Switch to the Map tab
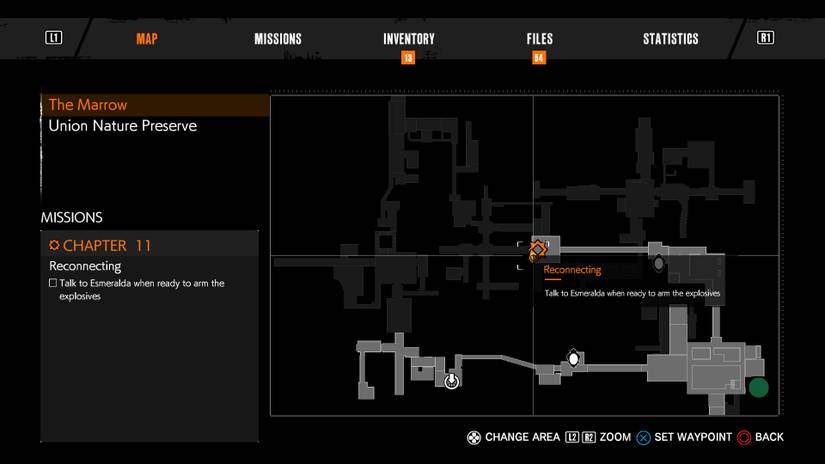Viewport: 825px width, 464px height. (147, 39)
